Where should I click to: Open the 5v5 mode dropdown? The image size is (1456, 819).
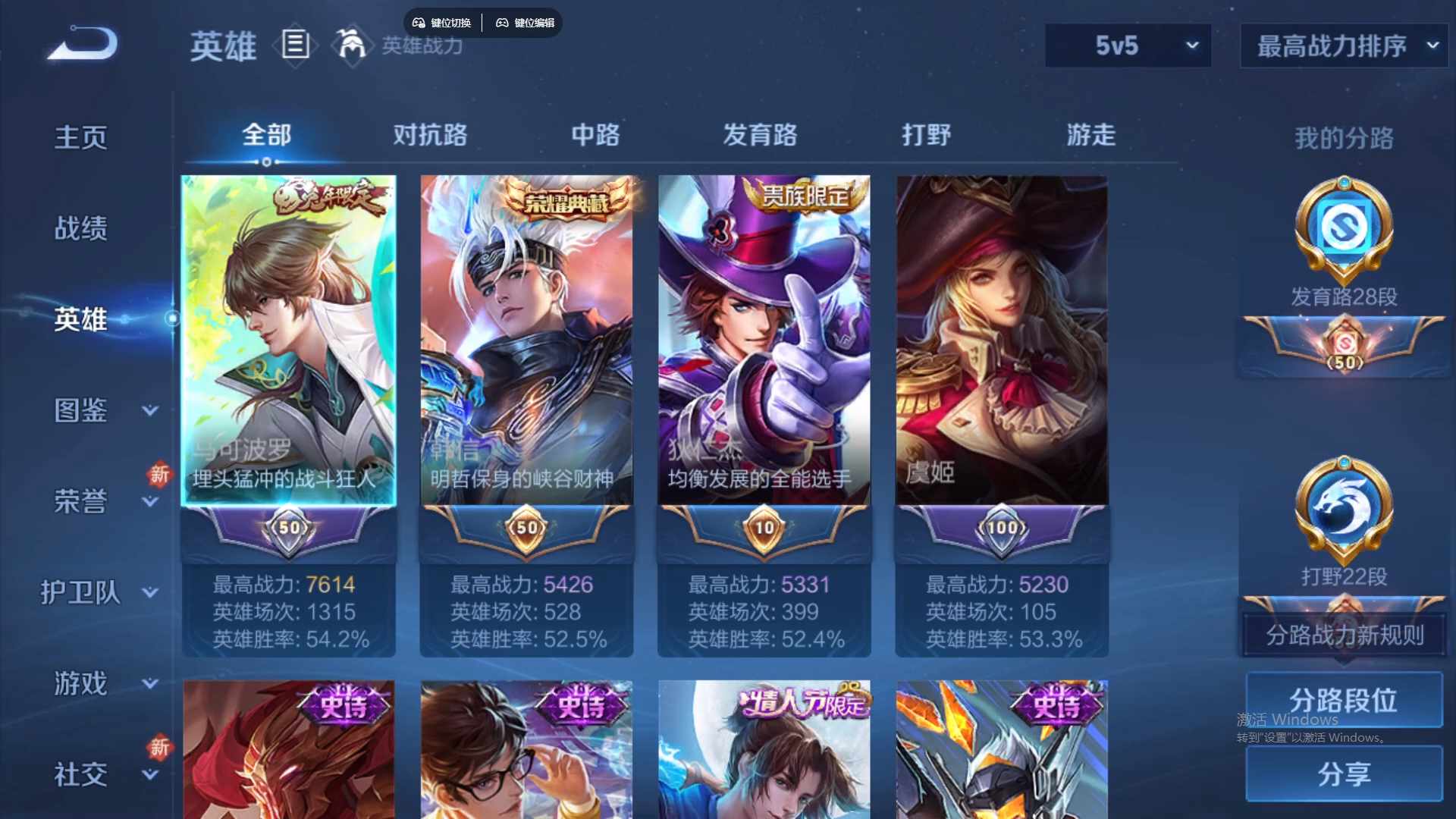pos(1128,45)
